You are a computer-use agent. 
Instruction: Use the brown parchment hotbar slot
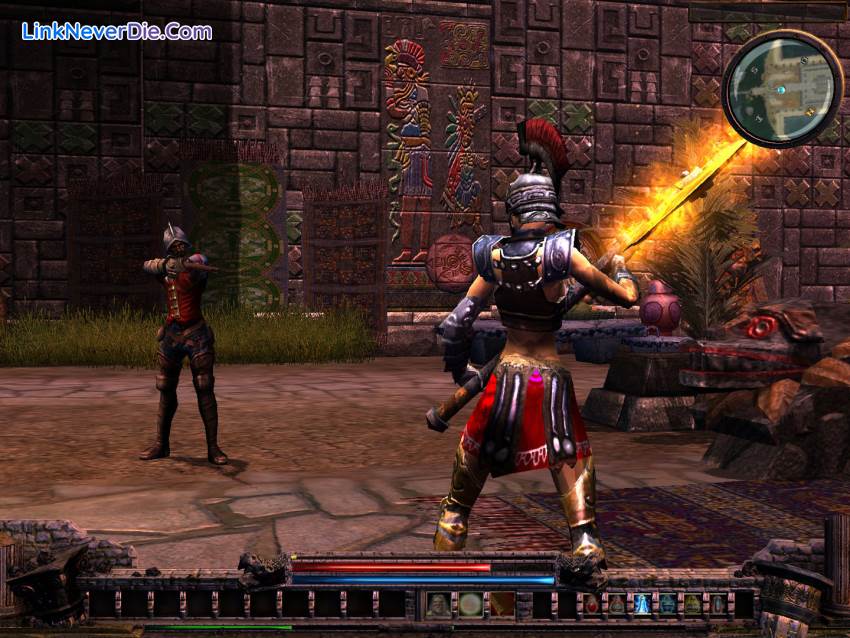(x=502, y=604)
